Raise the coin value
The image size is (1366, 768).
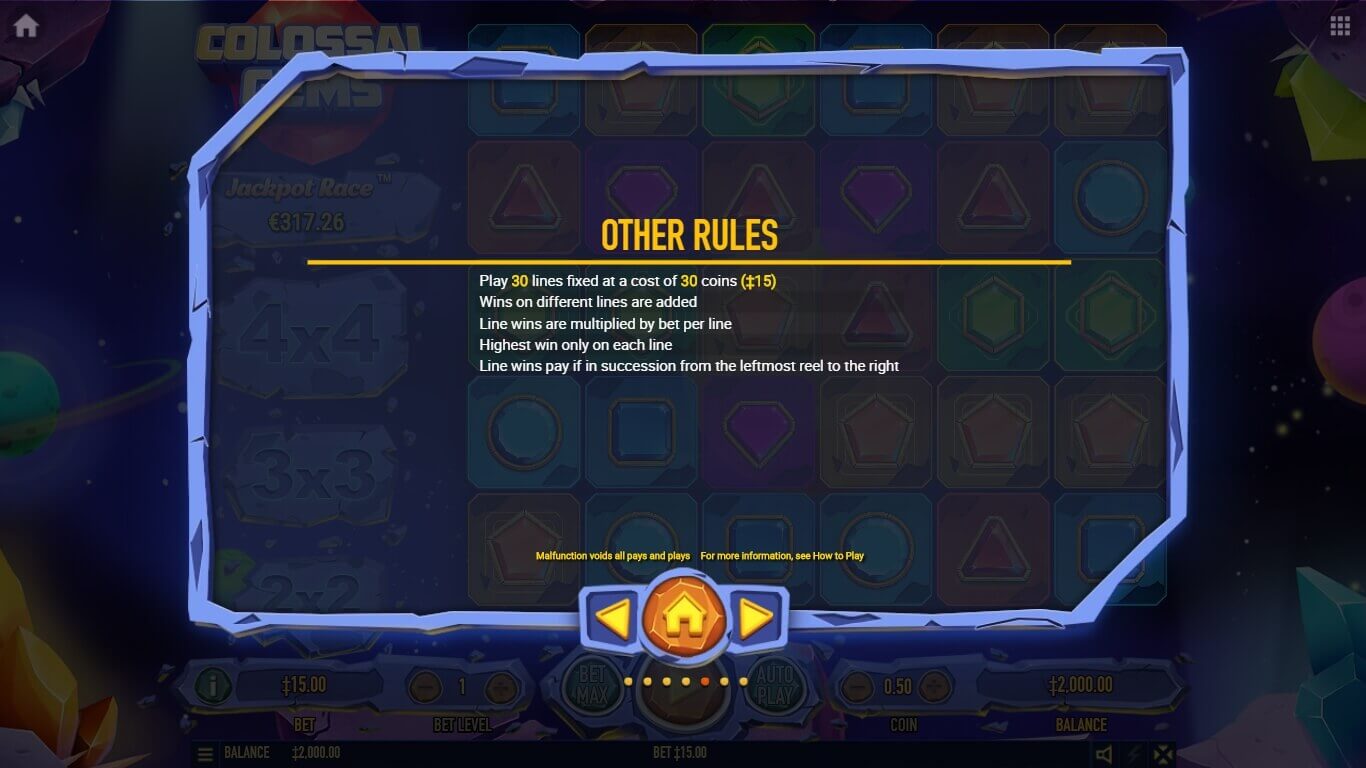coord(935,687)
